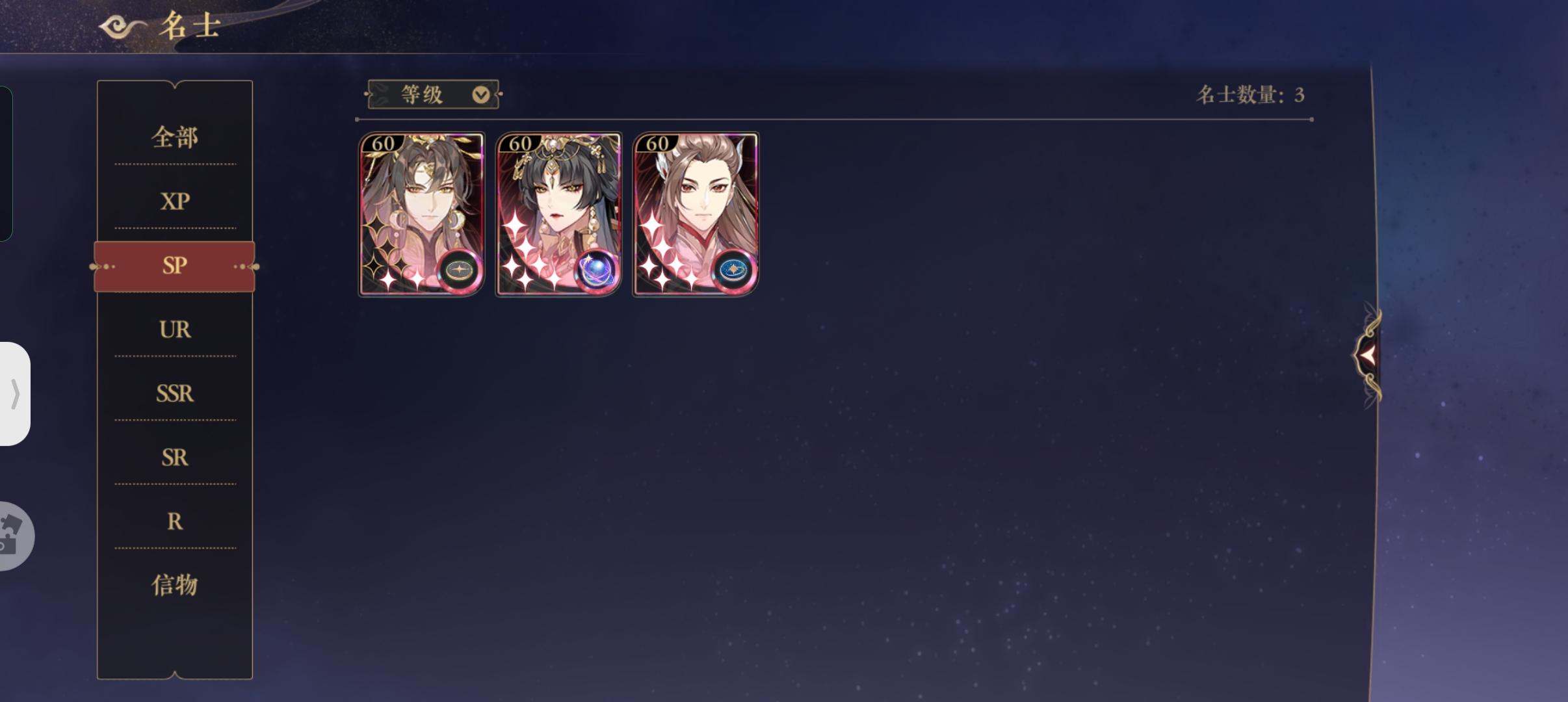
Task: Enable the UR rarity filter
Action: 174,330
